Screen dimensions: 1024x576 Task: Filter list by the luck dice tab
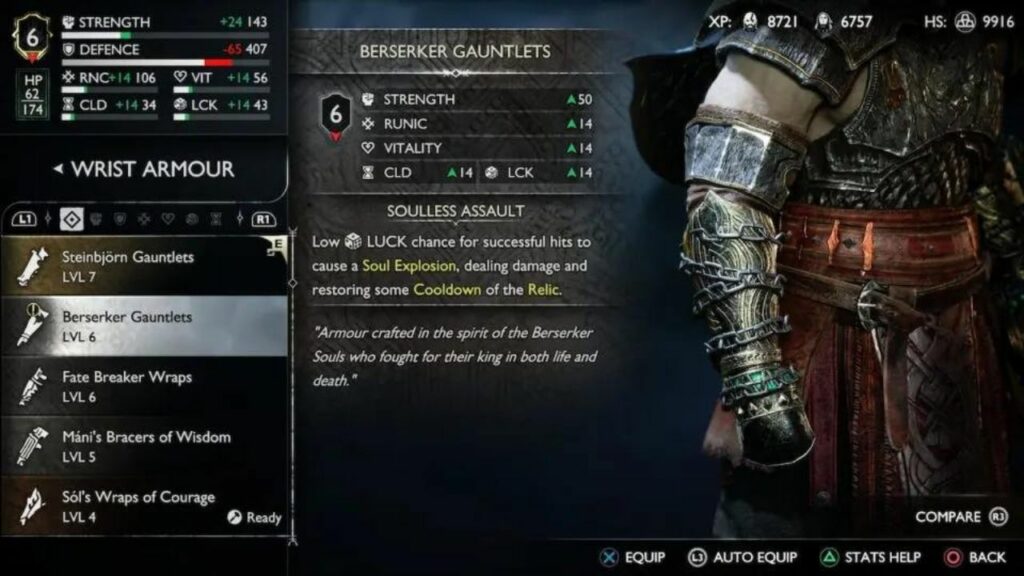[192, 218]
